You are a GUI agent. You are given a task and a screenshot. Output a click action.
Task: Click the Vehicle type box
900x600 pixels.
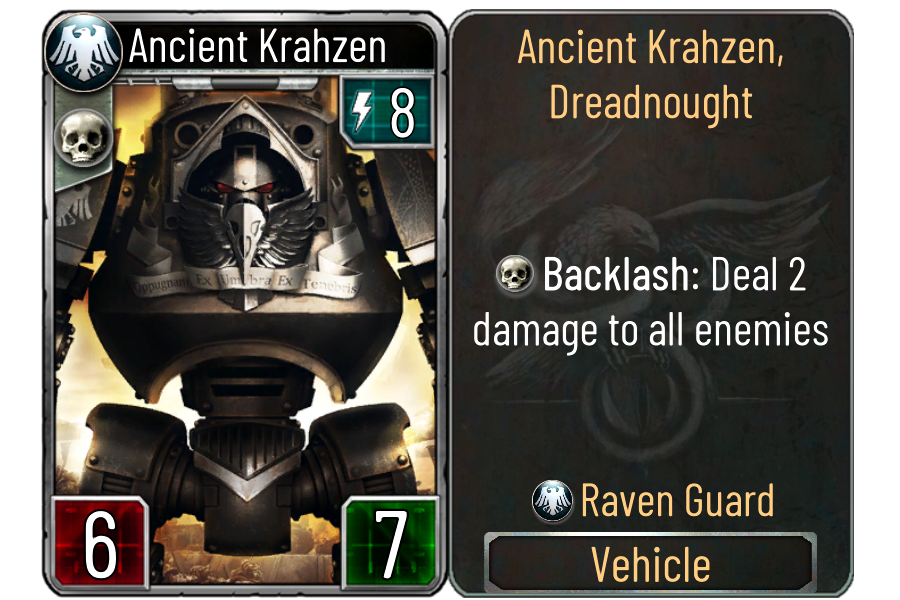pyautogui.click(x=650, y=565)
